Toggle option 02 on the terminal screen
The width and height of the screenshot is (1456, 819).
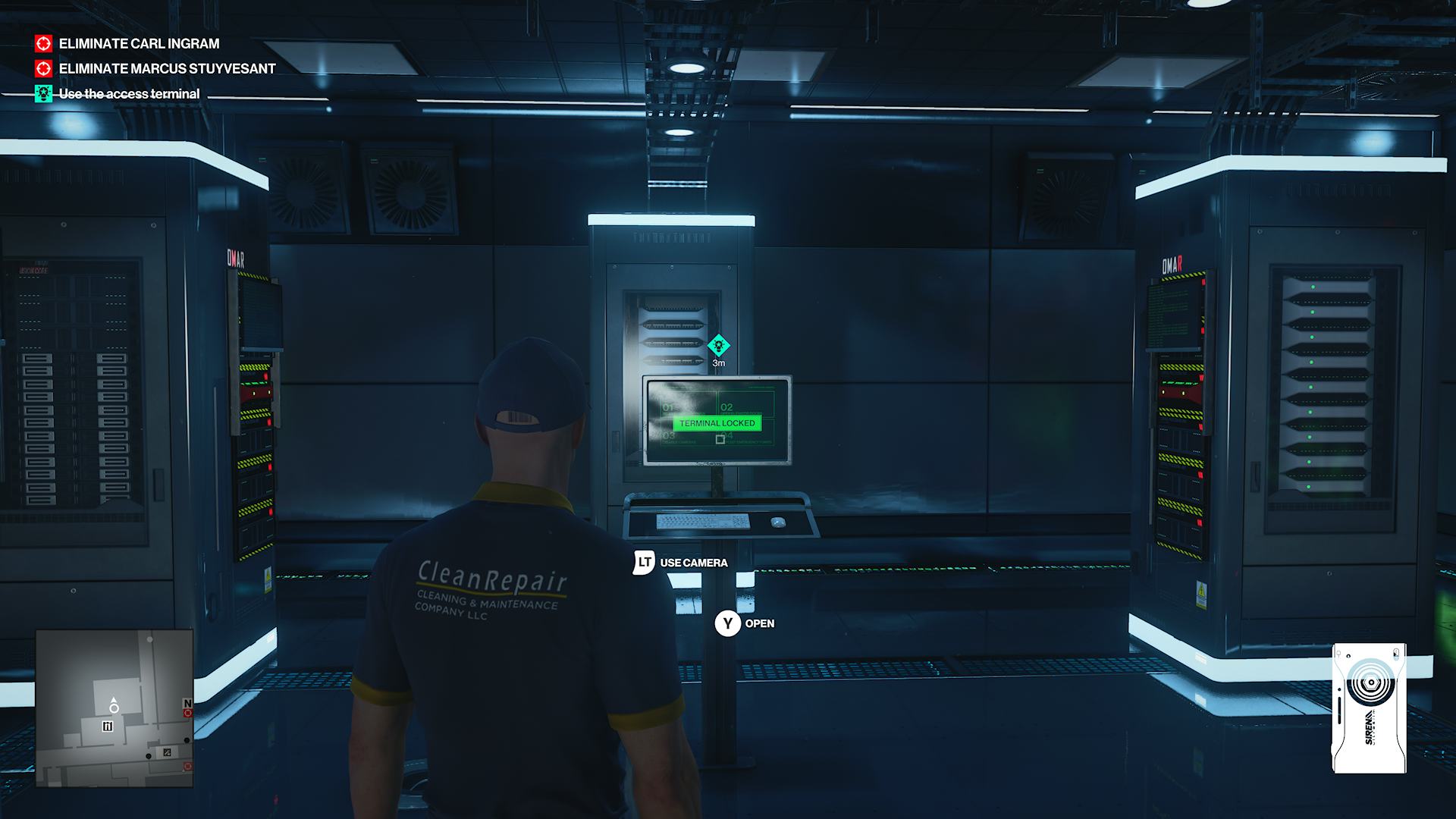pyautogui.click(x=726, y=407)
